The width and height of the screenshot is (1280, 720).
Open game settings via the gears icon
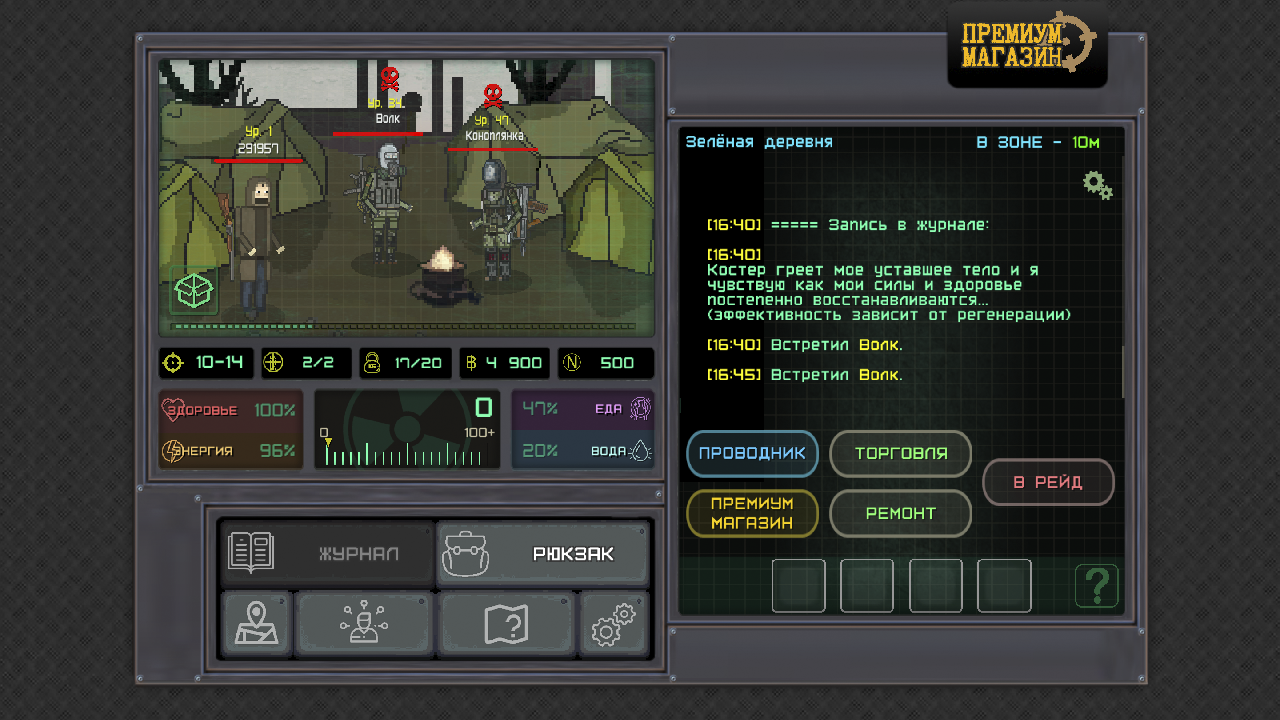pos(614,622)
